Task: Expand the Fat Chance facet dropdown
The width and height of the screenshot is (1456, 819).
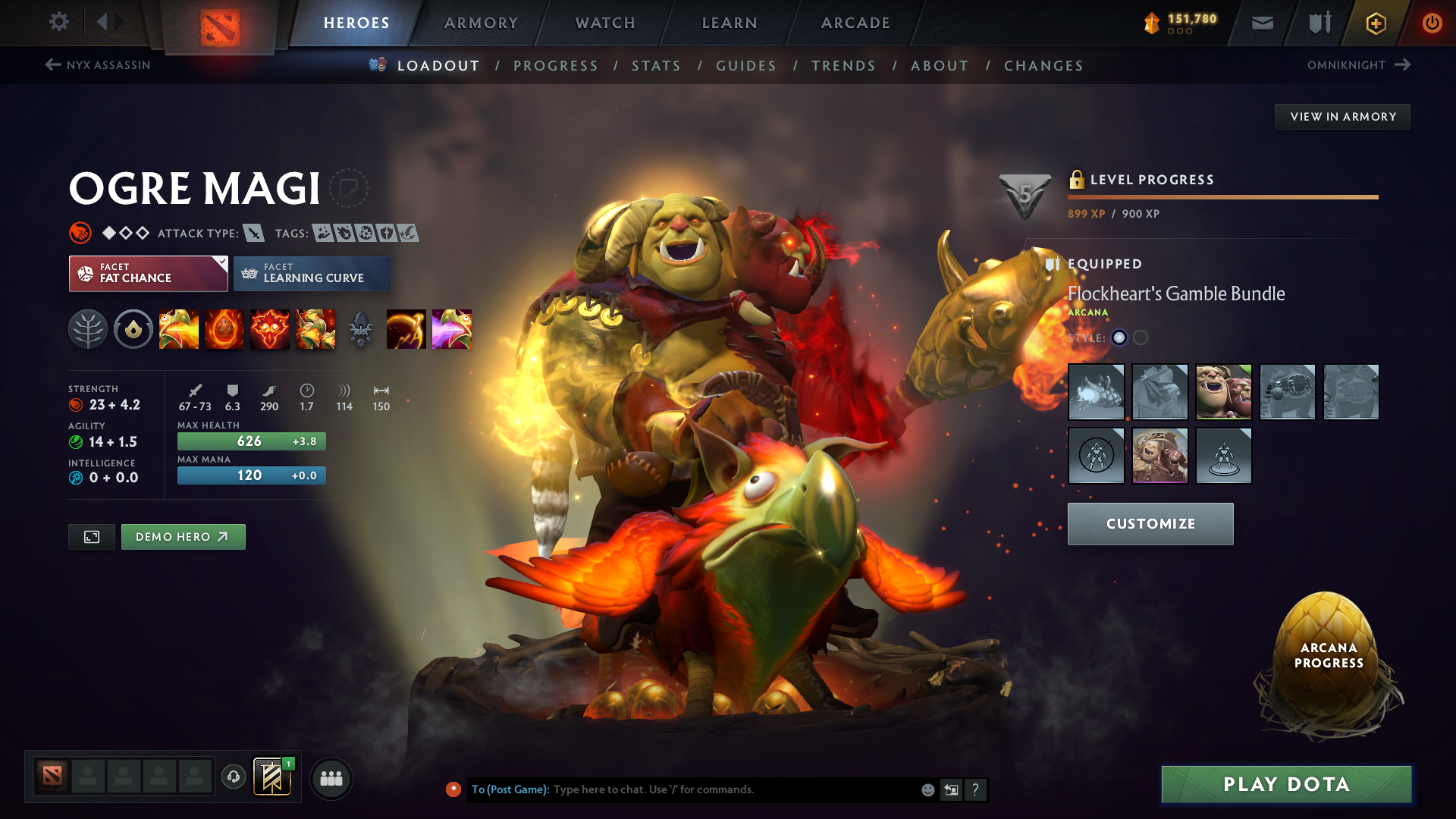Action: (x=221, y=263)
